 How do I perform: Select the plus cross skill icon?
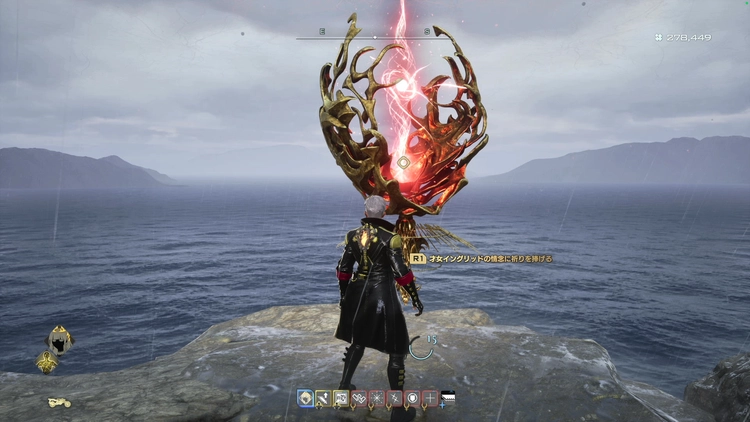point(430,398)
